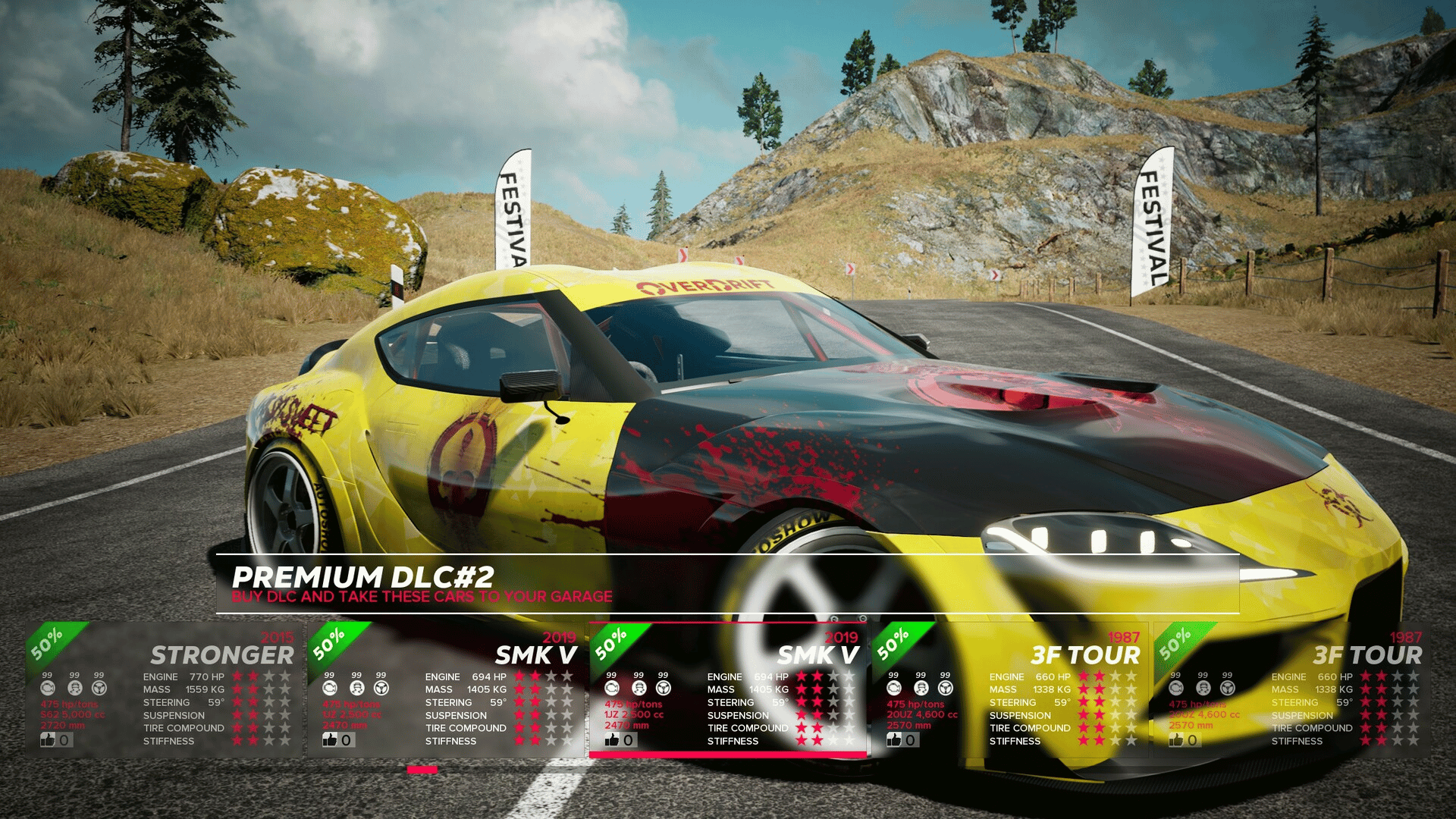Choose the SMK V card underlined in red

coord(728,689)
